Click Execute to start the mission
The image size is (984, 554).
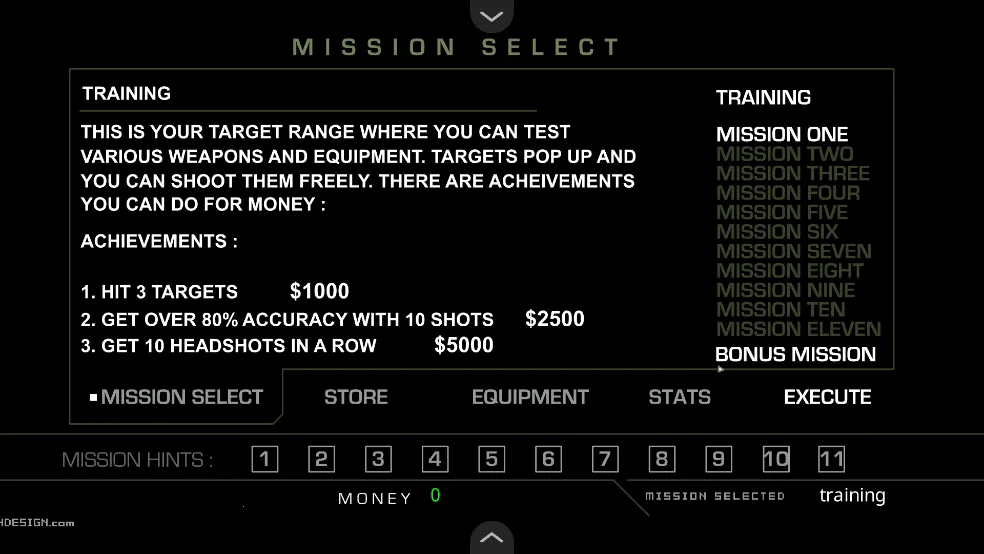(x=827, y=397)
